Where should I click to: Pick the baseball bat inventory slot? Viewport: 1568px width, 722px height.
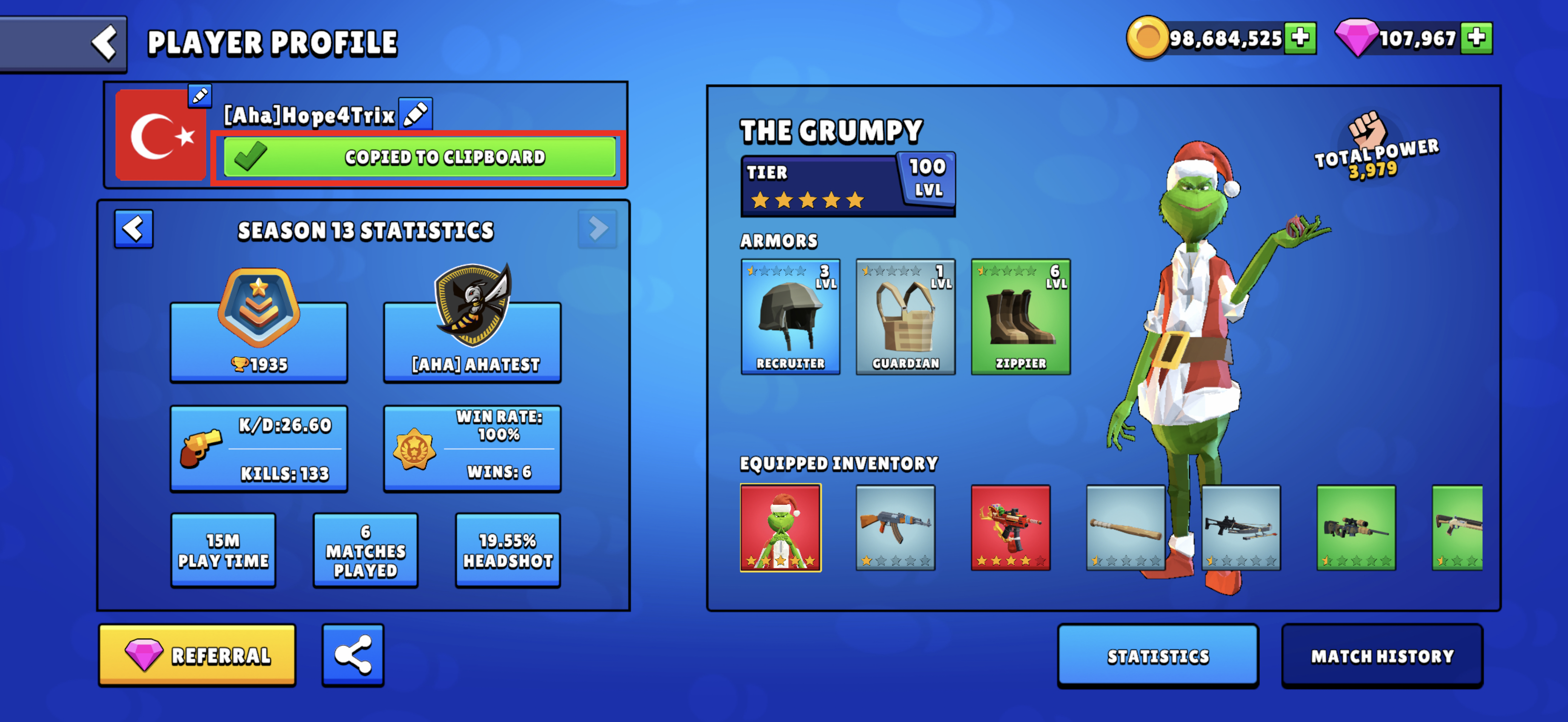point(1125,528)
